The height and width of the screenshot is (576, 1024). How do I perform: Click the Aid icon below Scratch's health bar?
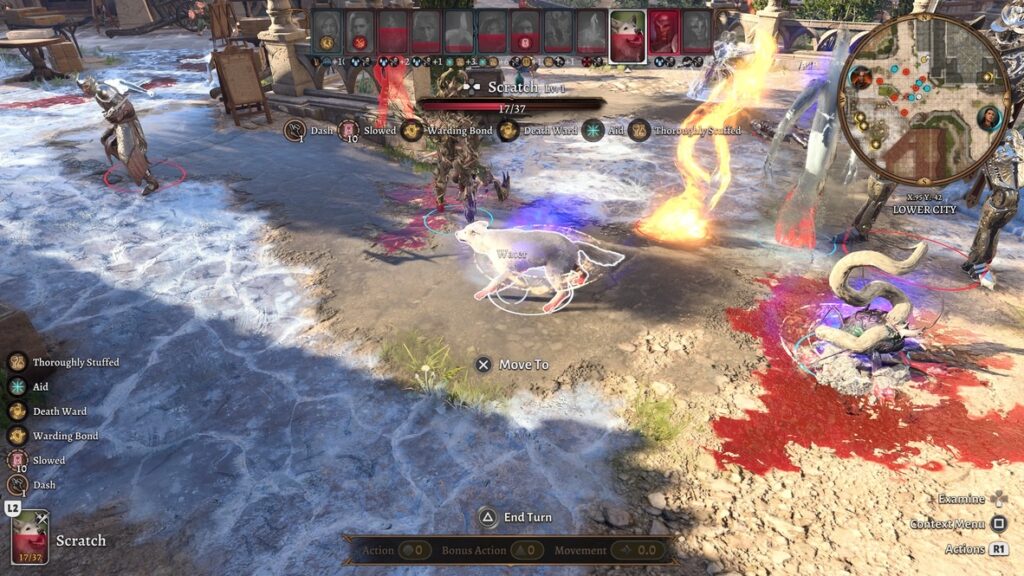(x=593, y=130)
